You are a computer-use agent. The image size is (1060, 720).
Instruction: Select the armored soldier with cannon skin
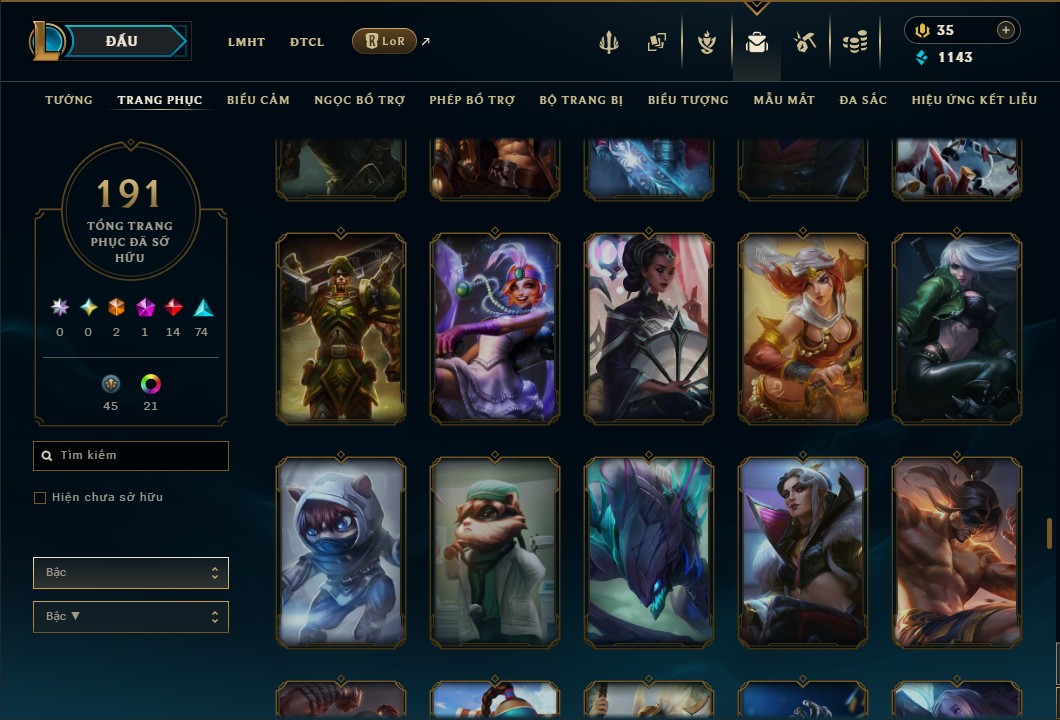[x=341, y=329]
